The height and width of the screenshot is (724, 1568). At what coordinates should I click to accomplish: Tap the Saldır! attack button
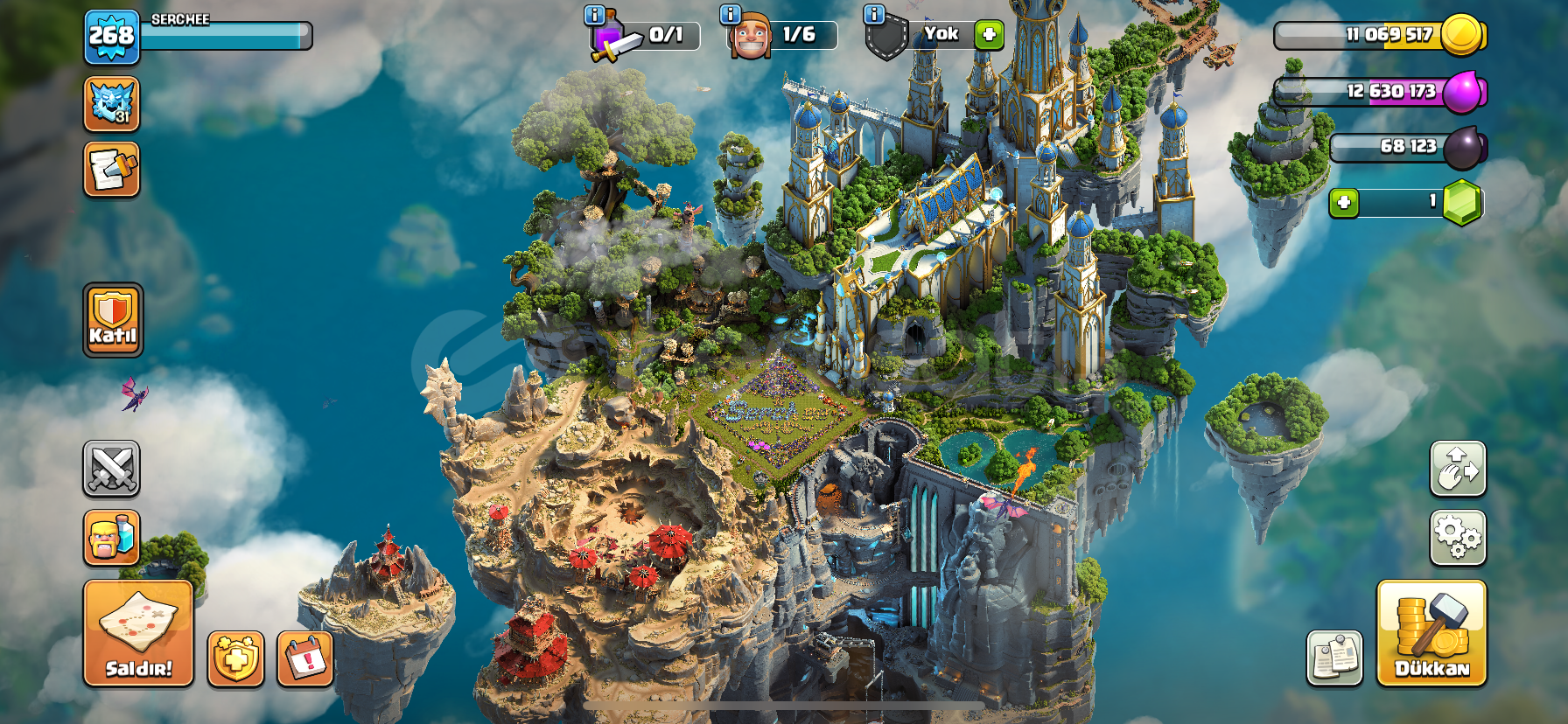(x=138, y=632)
